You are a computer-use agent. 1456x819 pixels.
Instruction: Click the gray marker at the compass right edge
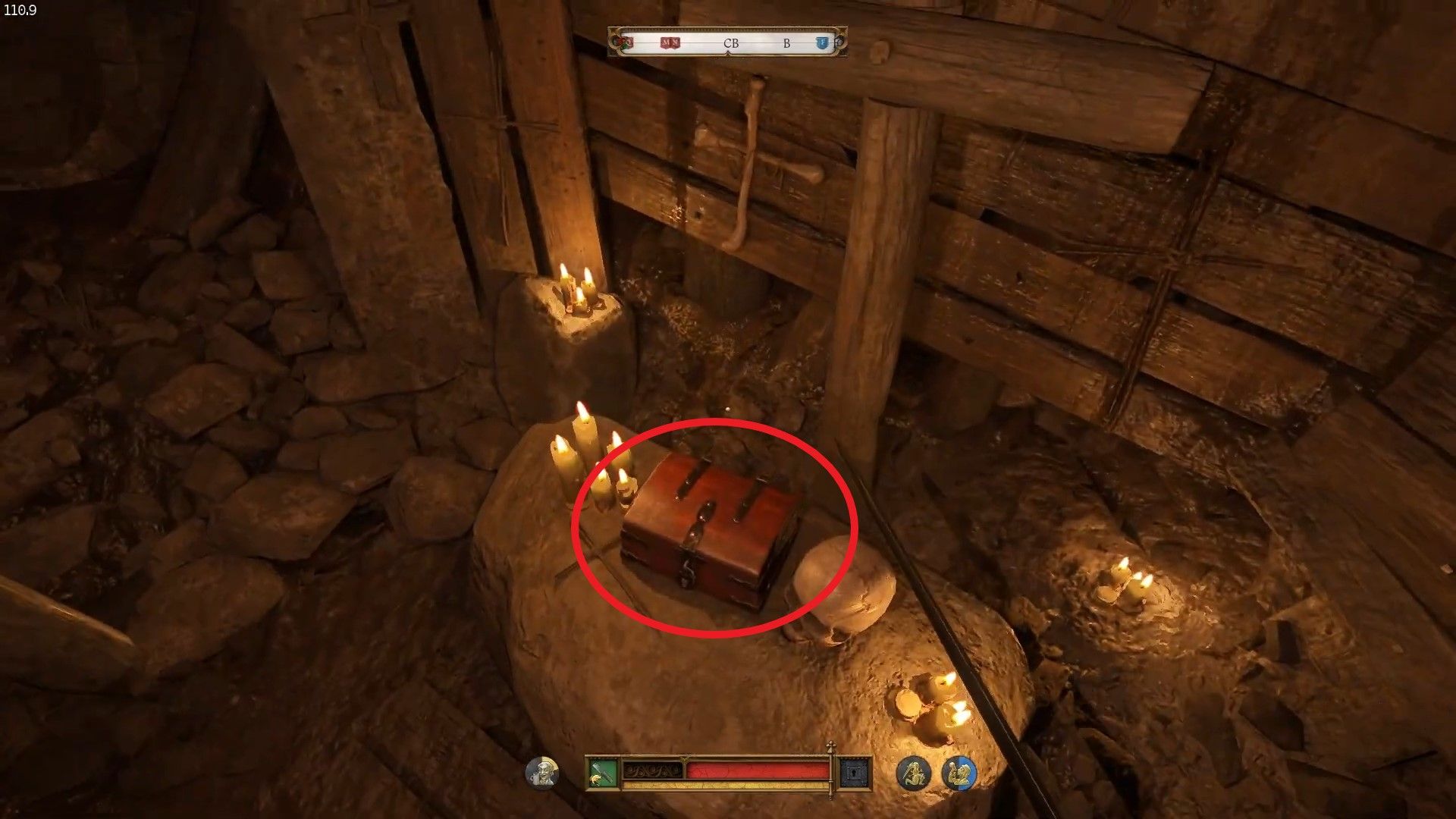838,42
